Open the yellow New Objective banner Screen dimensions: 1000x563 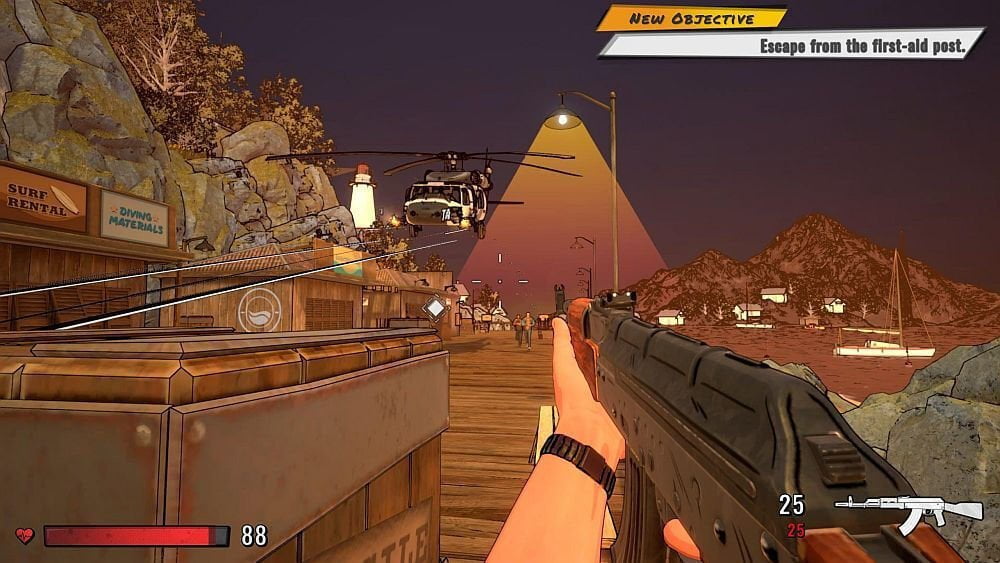coord(692,18)
